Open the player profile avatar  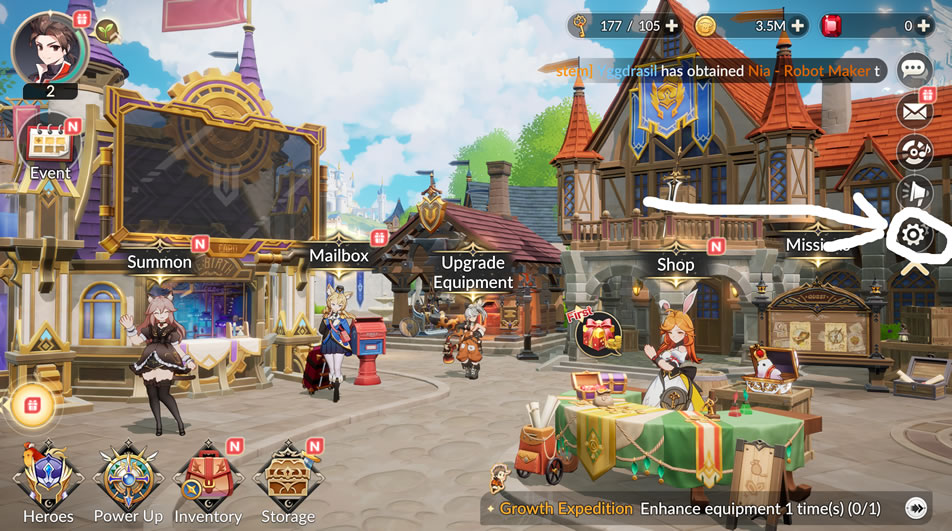49,48
